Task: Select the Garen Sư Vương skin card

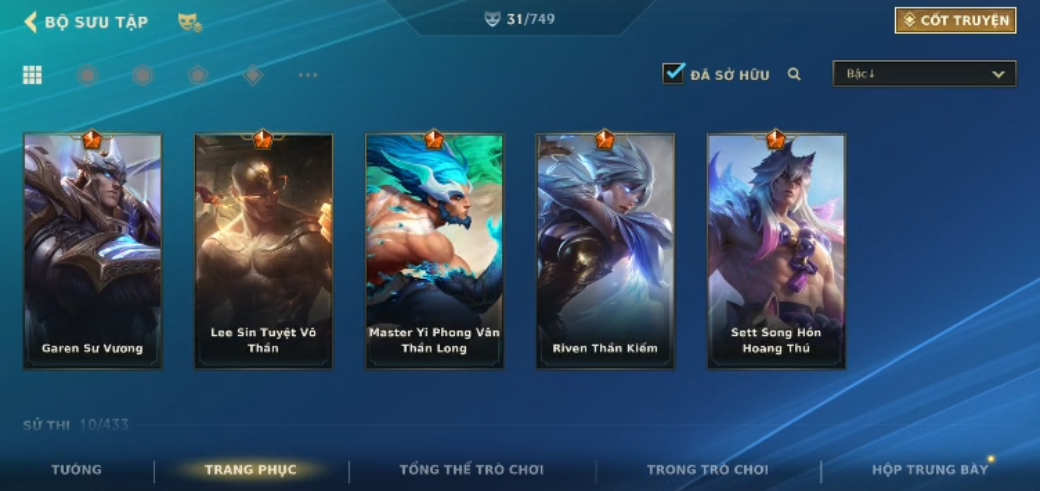Action: click(x=92, y=250)
